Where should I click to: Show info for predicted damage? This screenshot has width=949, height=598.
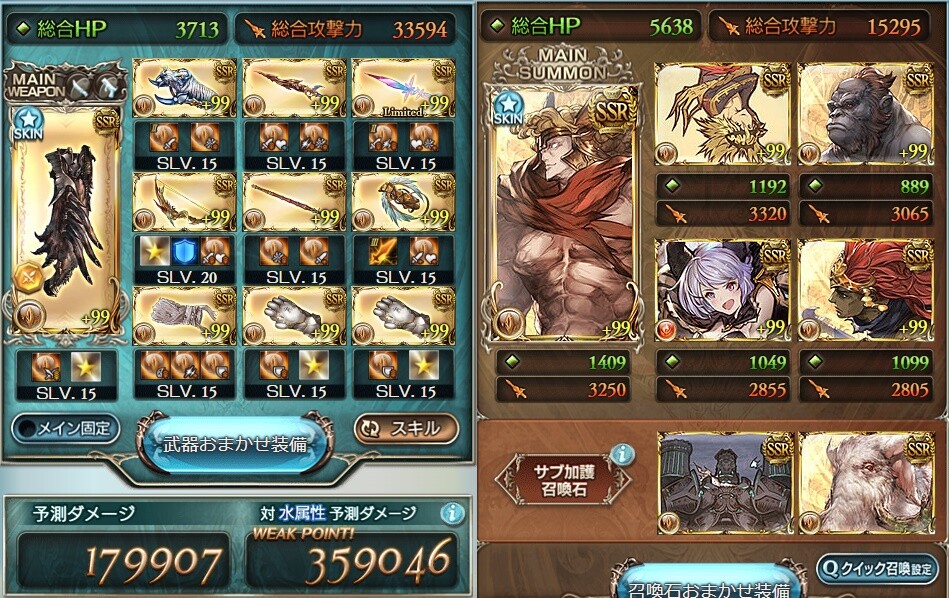click(453, 513)
